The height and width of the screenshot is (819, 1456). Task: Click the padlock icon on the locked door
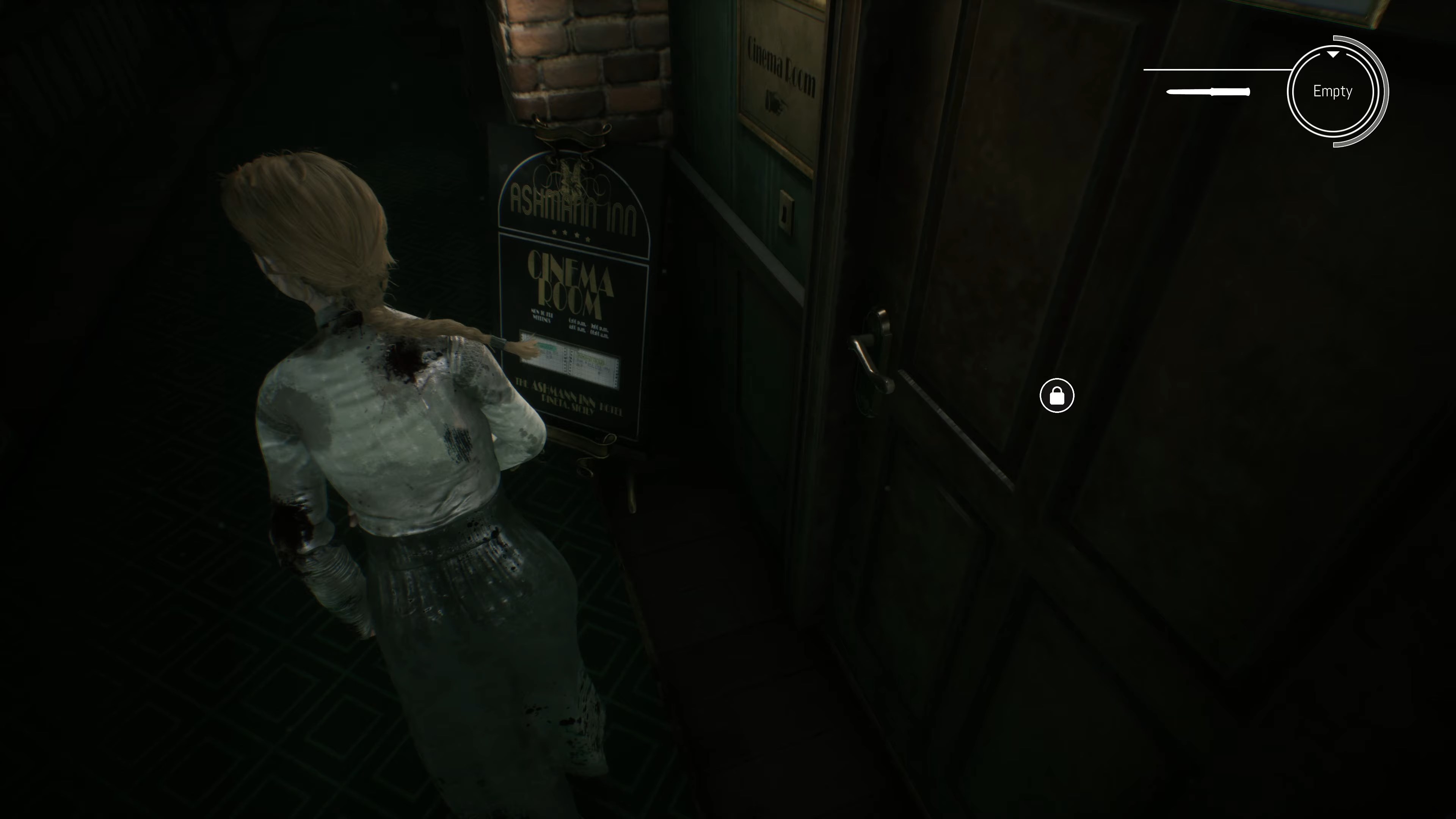tap(1057, 395)
